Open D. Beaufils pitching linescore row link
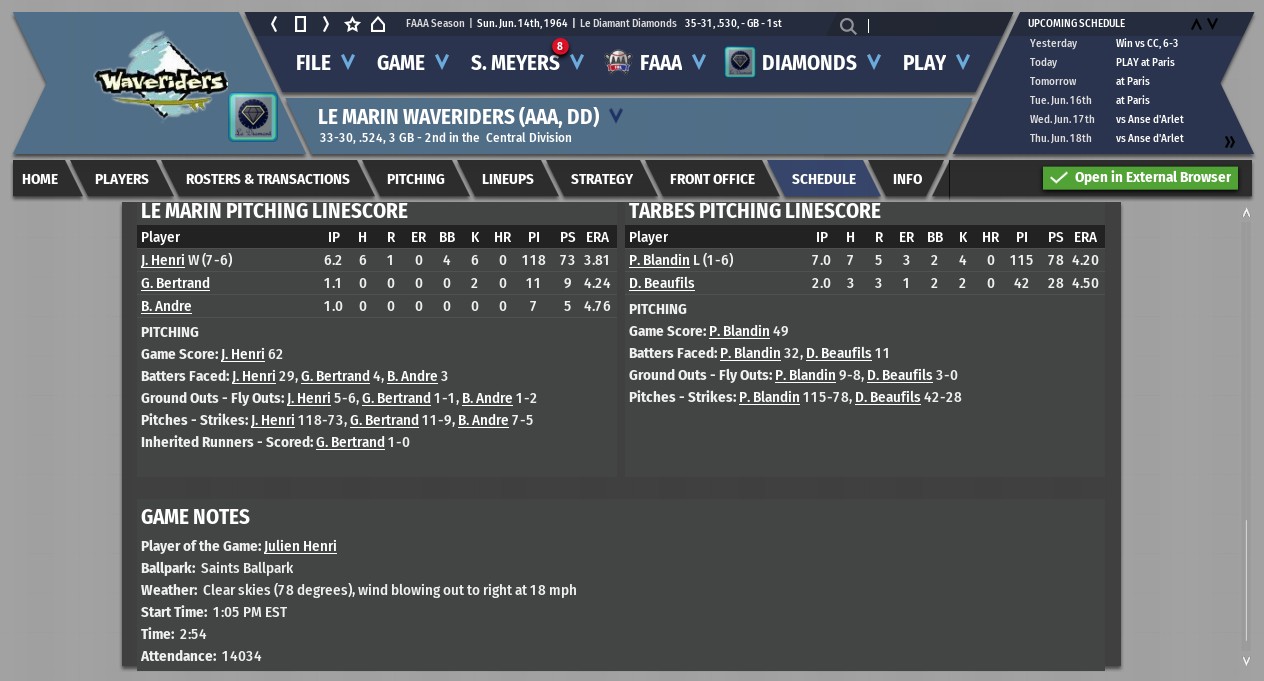 [x=661, y=283]
